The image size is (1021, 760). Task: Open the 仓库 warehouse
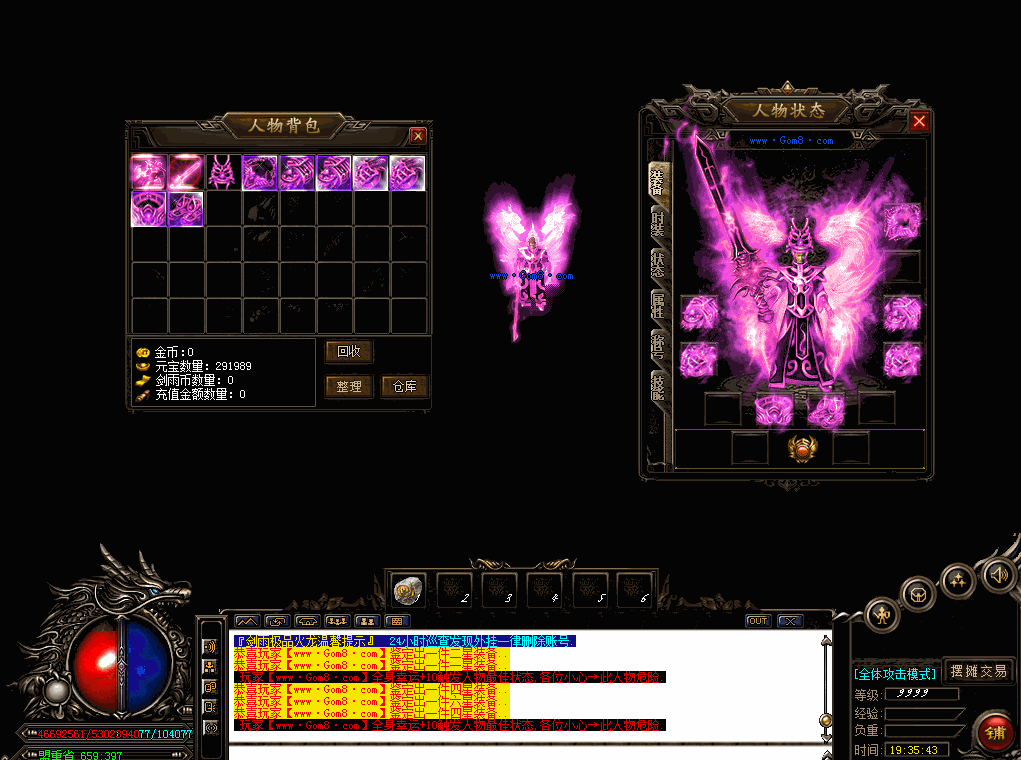point(405,387)
